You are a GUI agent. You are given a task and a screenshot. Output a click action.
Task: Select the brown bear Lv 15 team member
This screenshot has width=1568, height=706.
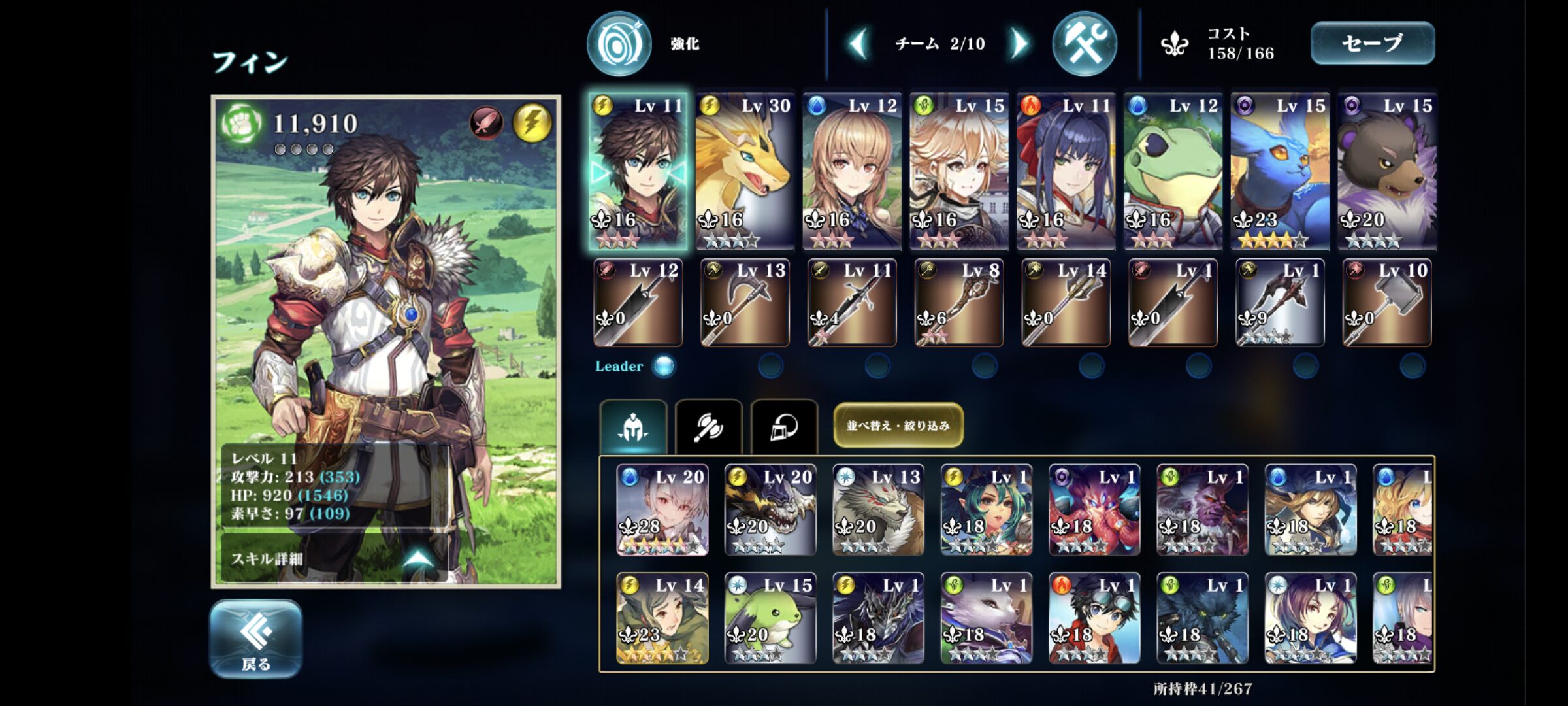pyautogui.click(x=1386, y=171)
